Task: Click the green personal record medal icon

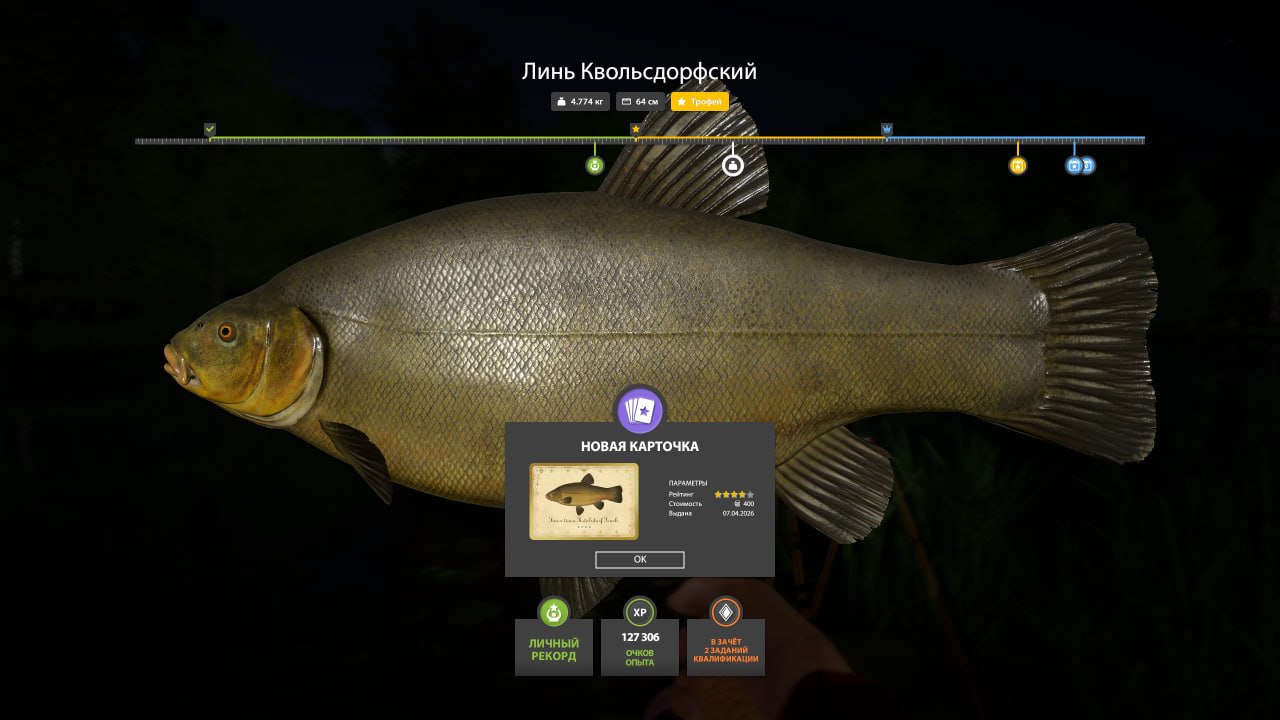Action: pyautogui.click(x=553, y=613)
